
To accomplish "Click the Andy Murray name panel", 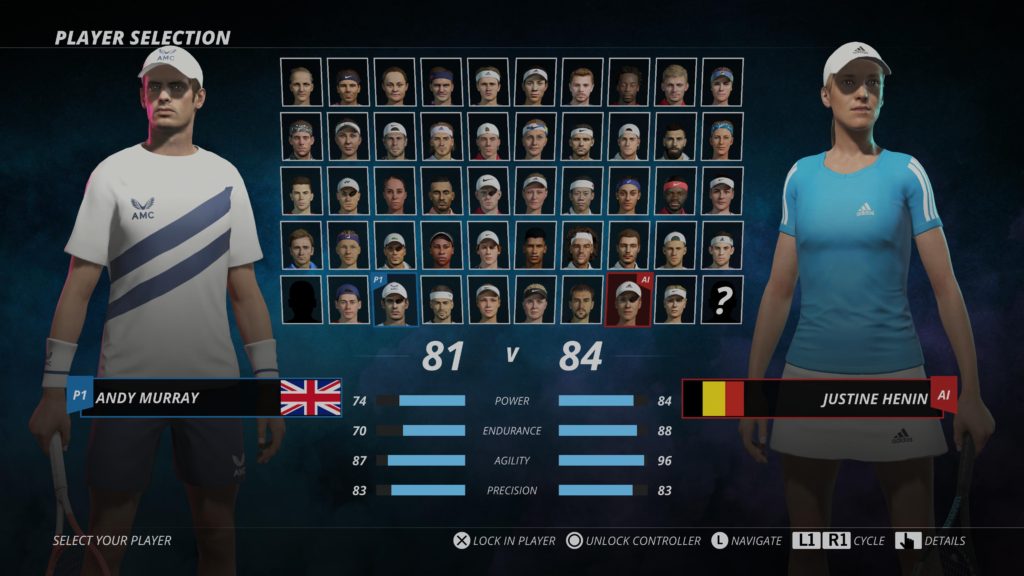I will [180, 397].
